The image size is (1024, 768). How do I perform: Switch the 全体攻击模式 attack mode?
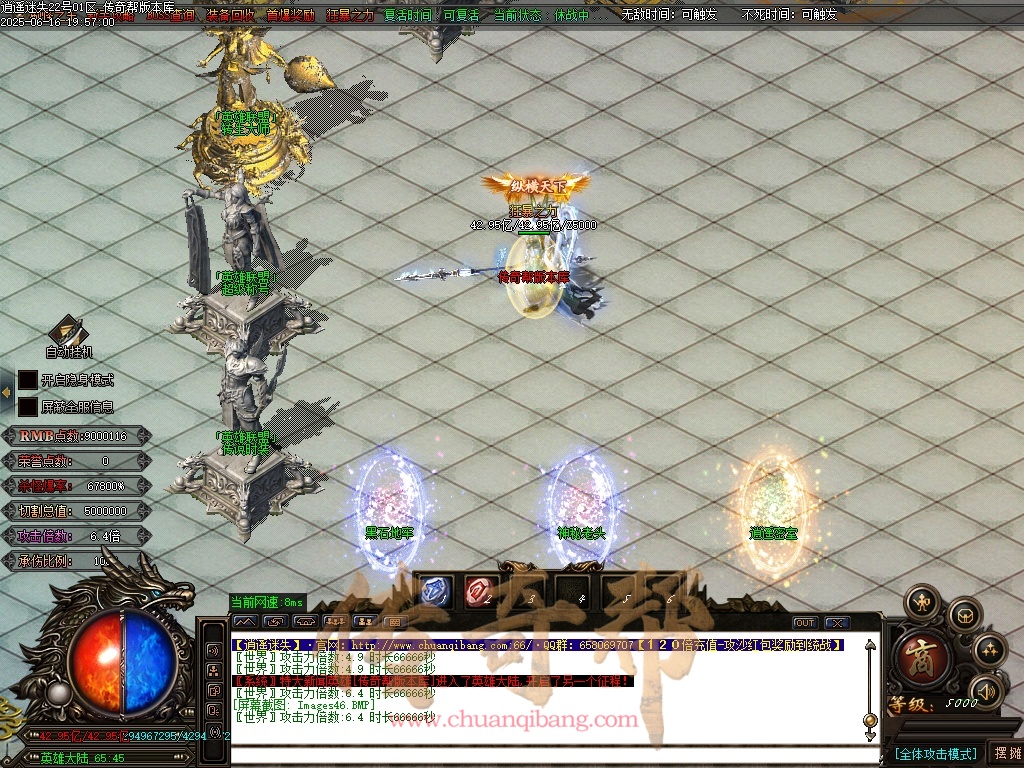[x=935, y=753]
